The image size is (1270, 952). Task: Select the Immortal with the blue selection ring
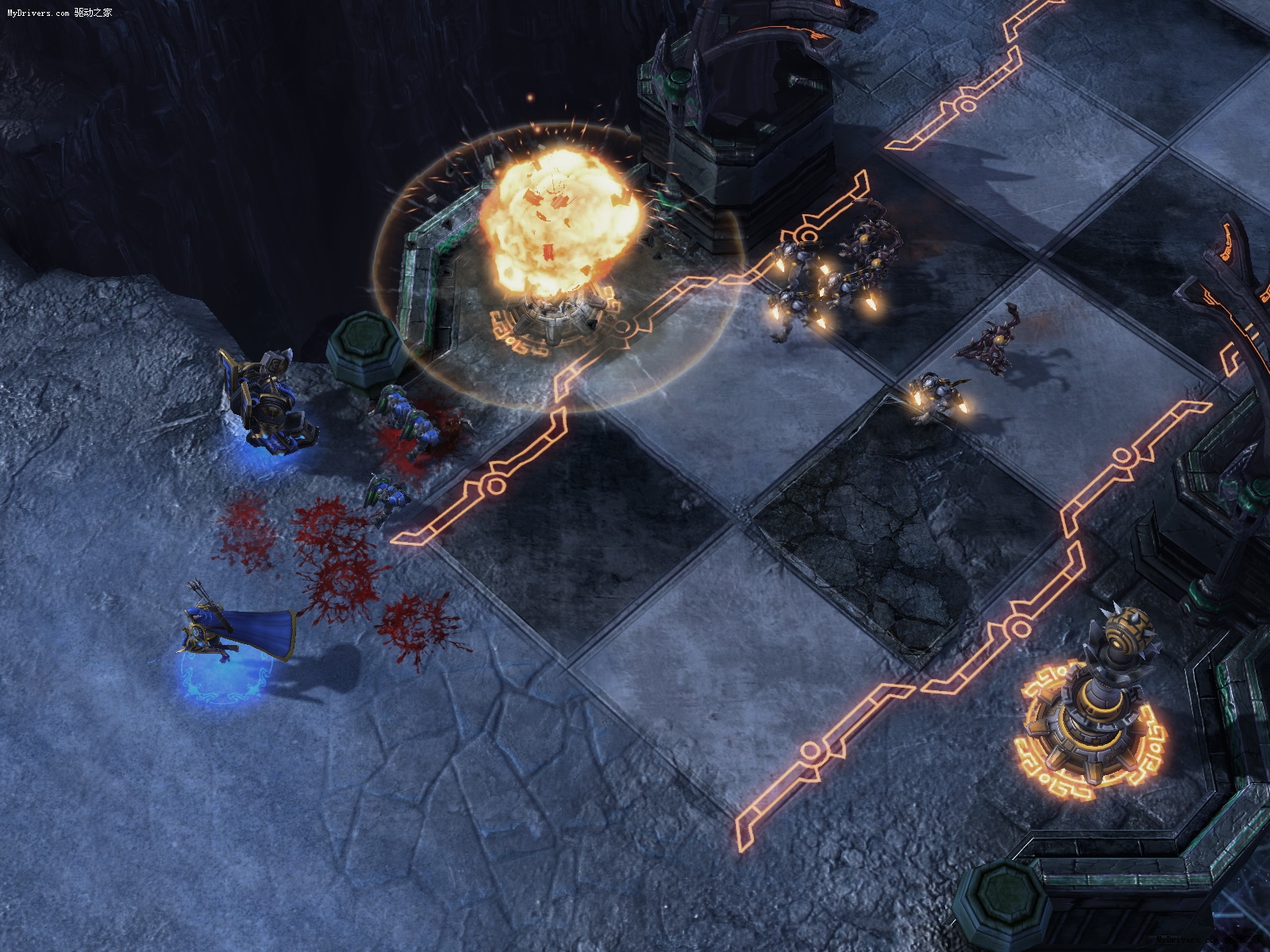click(x=268, y=406)
